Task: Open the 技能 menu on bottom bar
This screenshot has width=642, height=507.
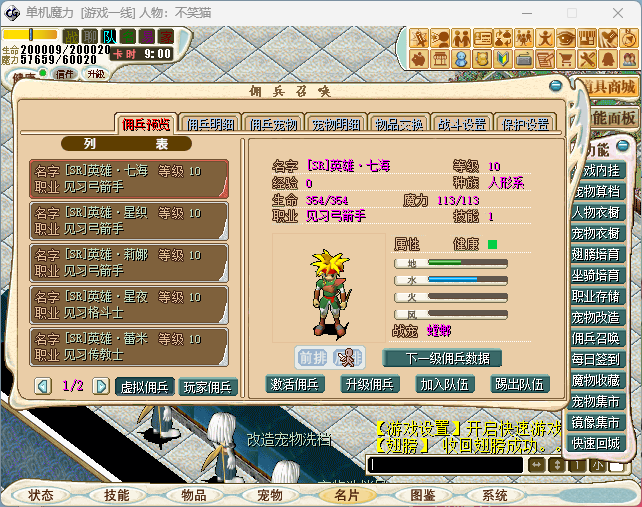Action: tap(117, 495)
